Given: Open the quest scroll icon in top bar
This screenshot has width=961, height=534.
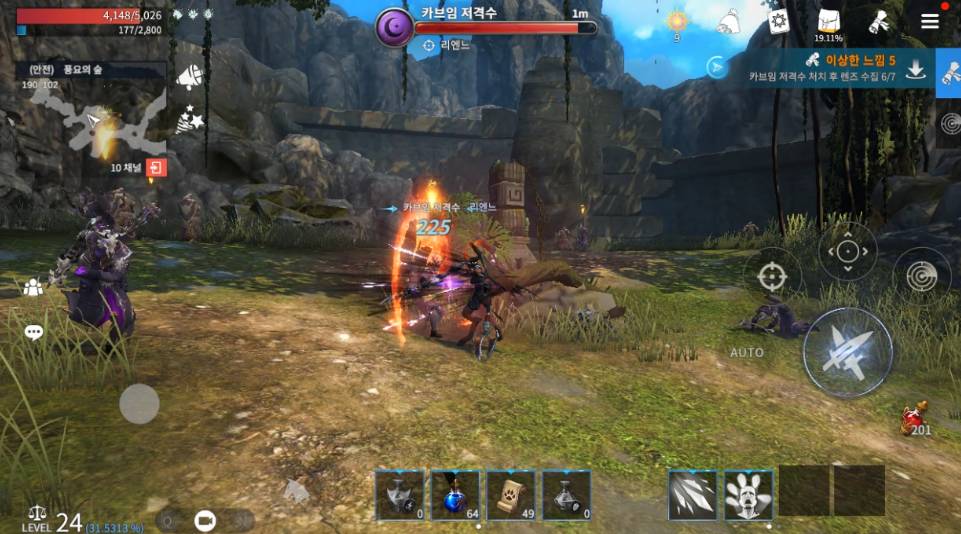Looking at the screenshot, I should pyautogui.click(x=878, y=21).
